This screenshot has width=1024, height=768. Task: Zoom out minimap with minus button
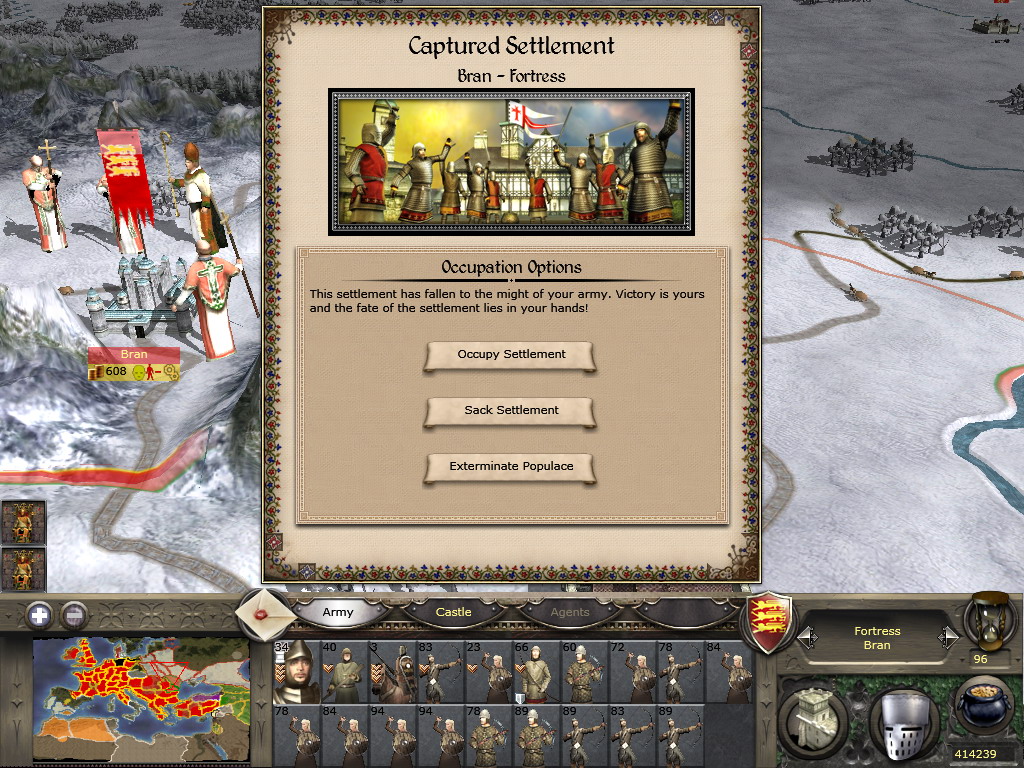pyautogui.click(x=74, y=615)
